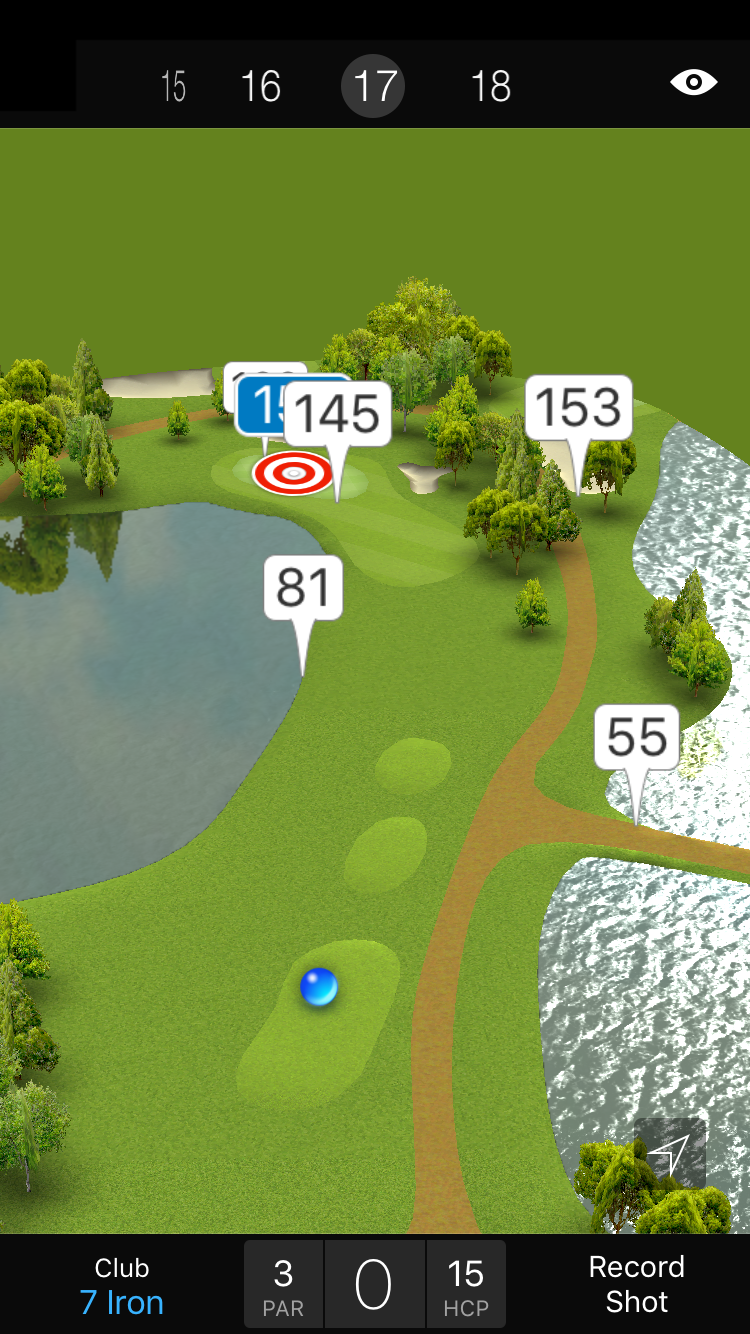Record Shot for this hole
The image size is (750, 1334).
point(636,1284)
